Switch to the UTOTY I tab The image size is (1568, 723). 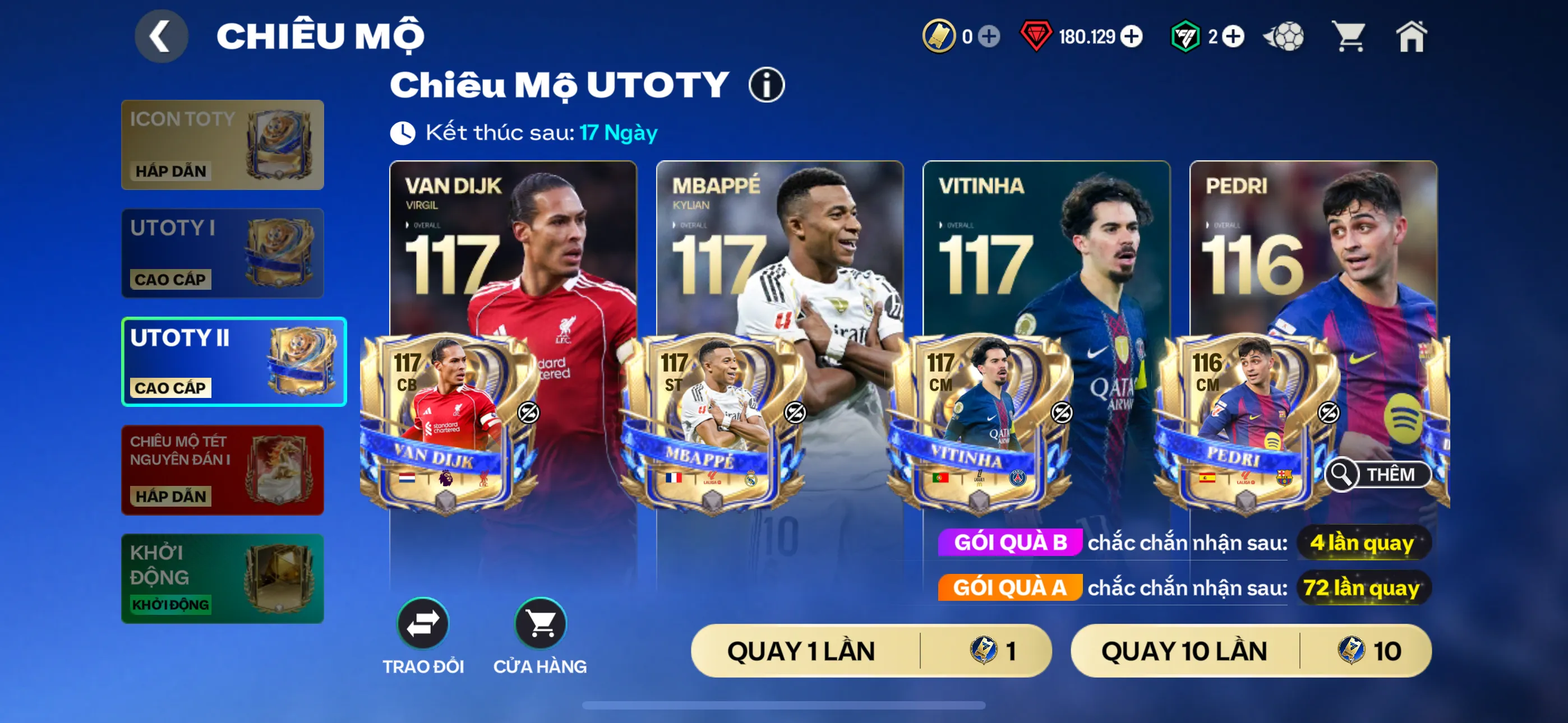click(x=222, y=253)
